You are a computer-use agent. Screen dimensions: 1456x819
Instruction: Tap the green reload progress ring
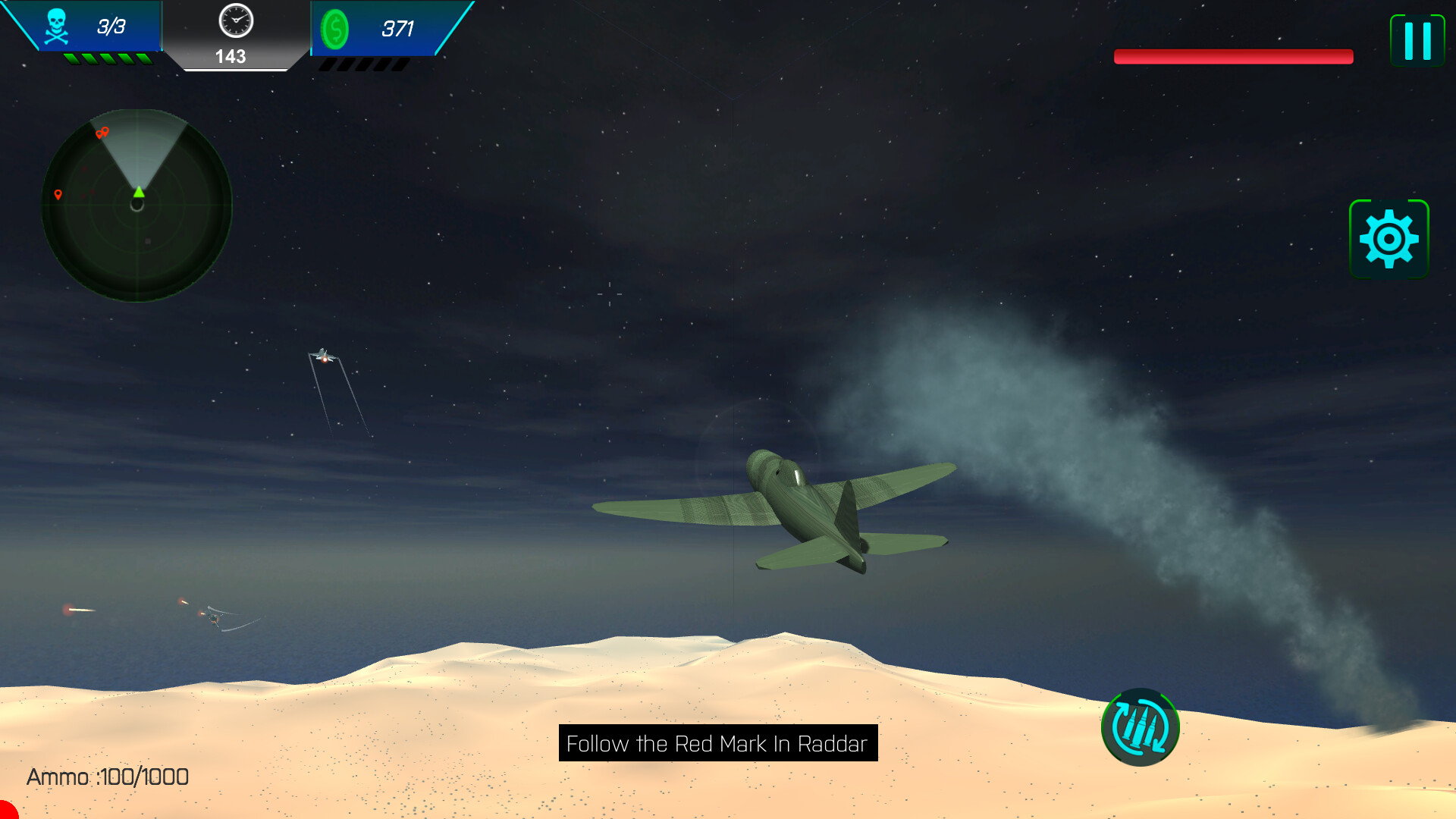(x=1140, y=726)
